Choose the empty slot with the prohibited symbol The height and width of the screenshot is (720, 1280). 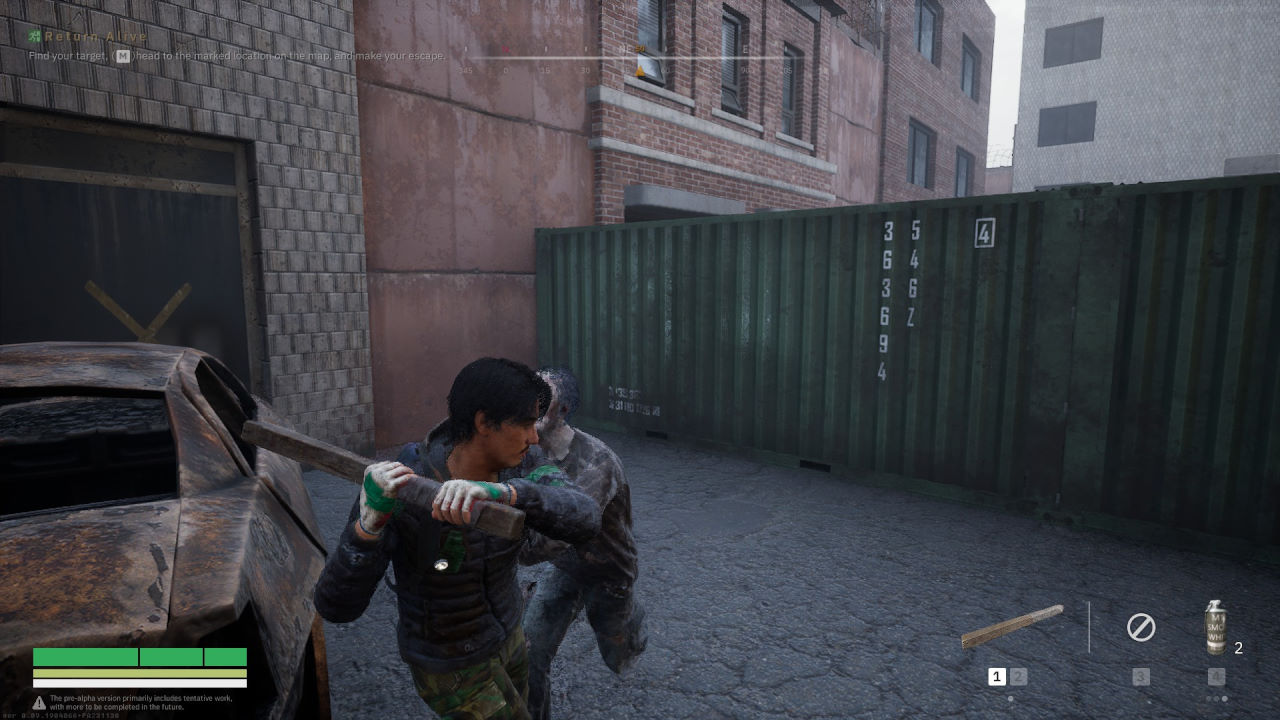tap(1141, 628)
